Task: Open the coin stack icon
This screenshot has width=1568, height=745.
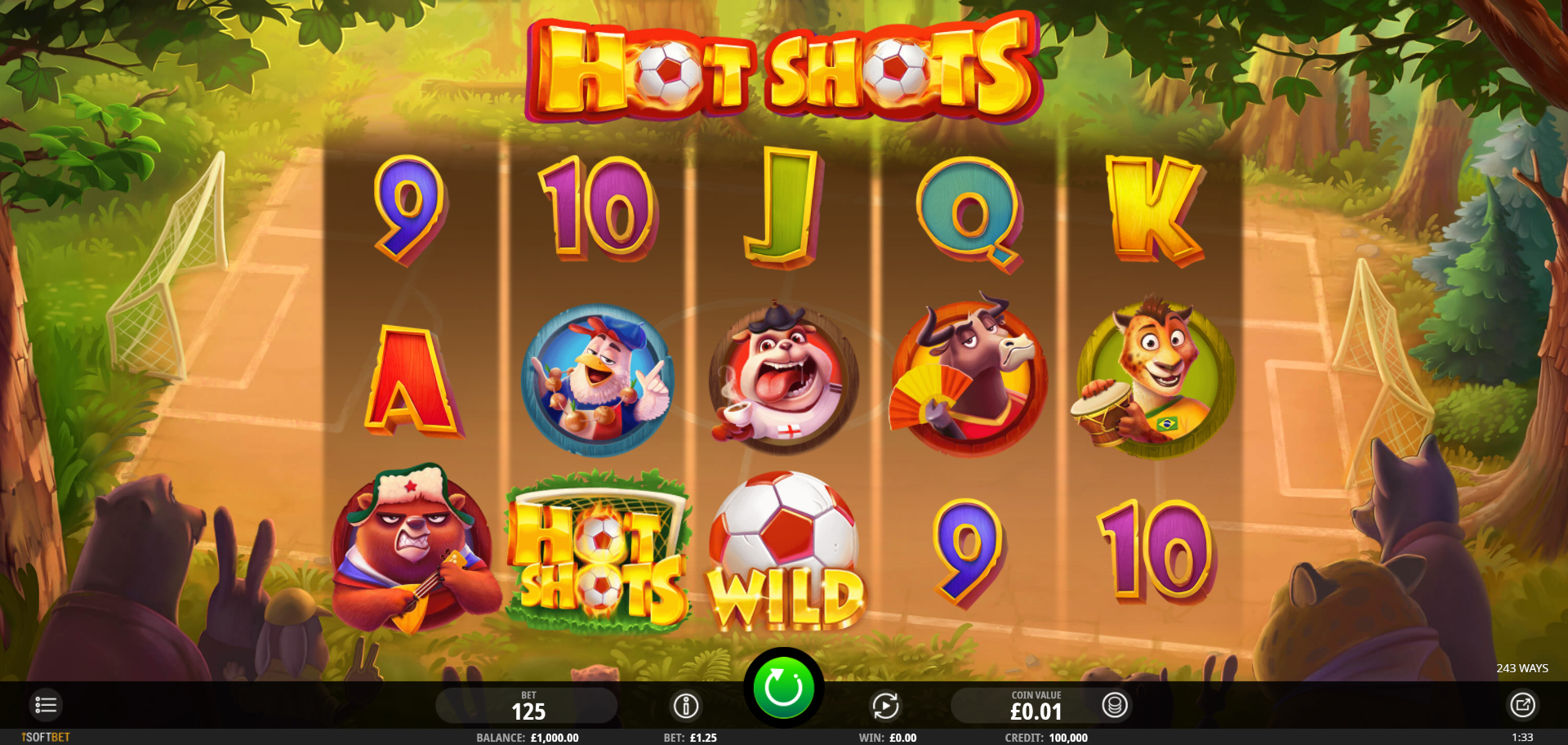Action: [x=1114, y=704]
